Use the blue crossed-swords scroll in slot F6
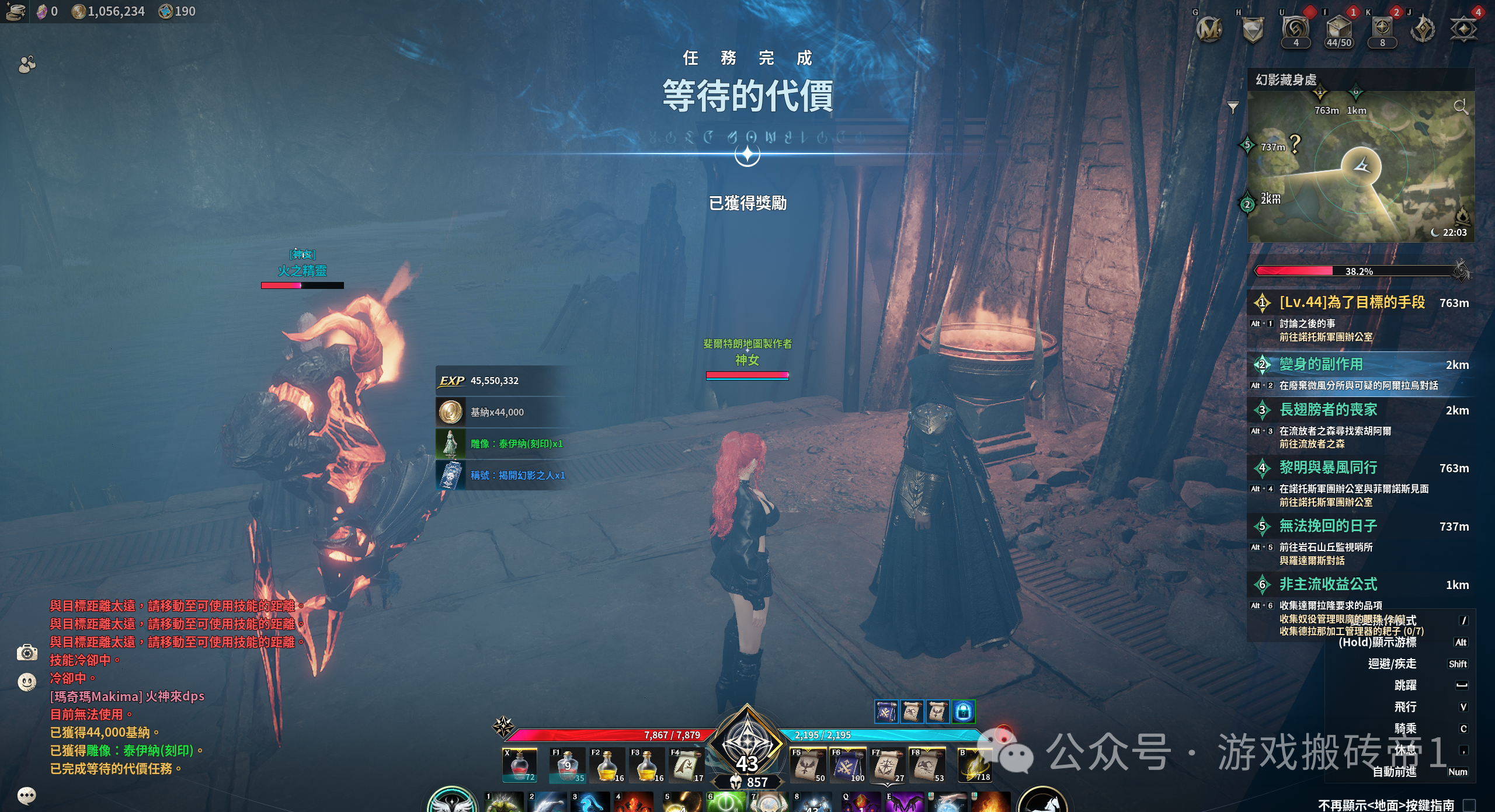The height and width of the screenshot is (812, 1495). tap(847, 766)
